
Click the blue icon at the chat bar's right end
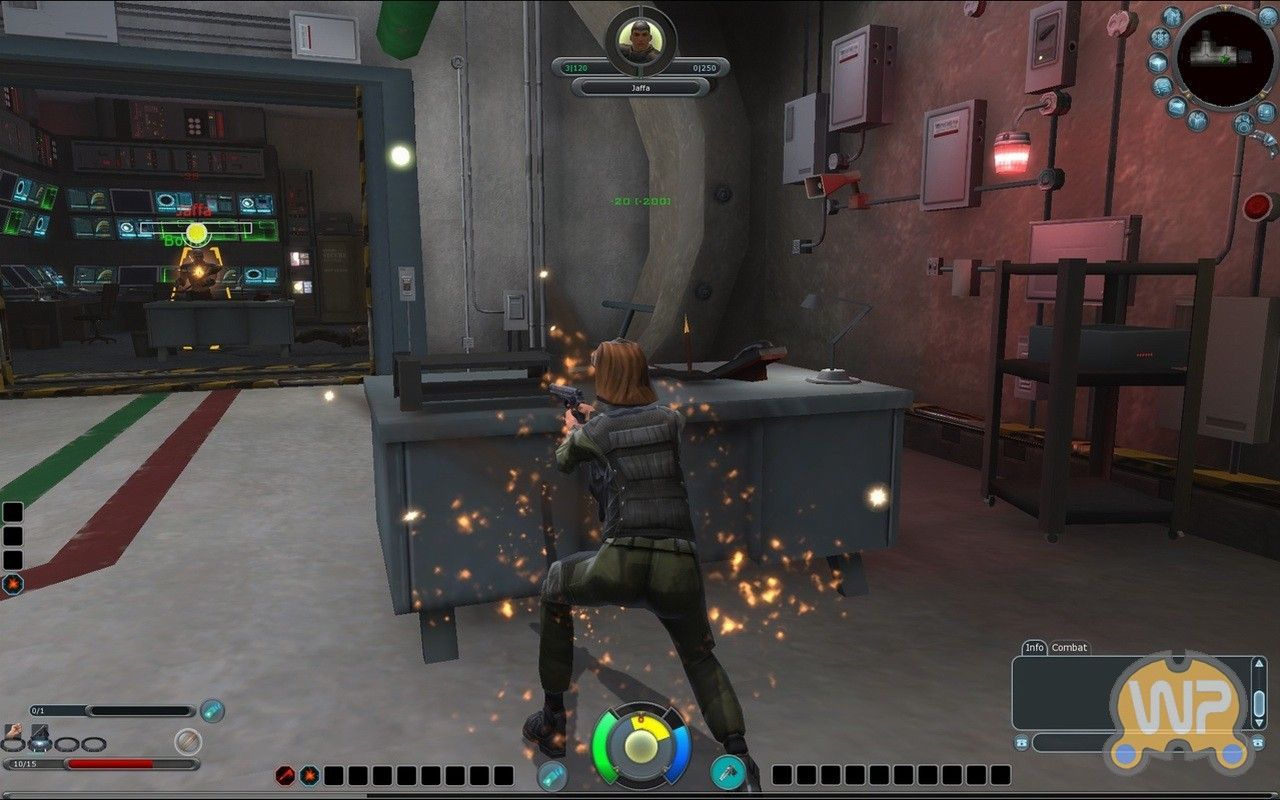pos(1257,742)
